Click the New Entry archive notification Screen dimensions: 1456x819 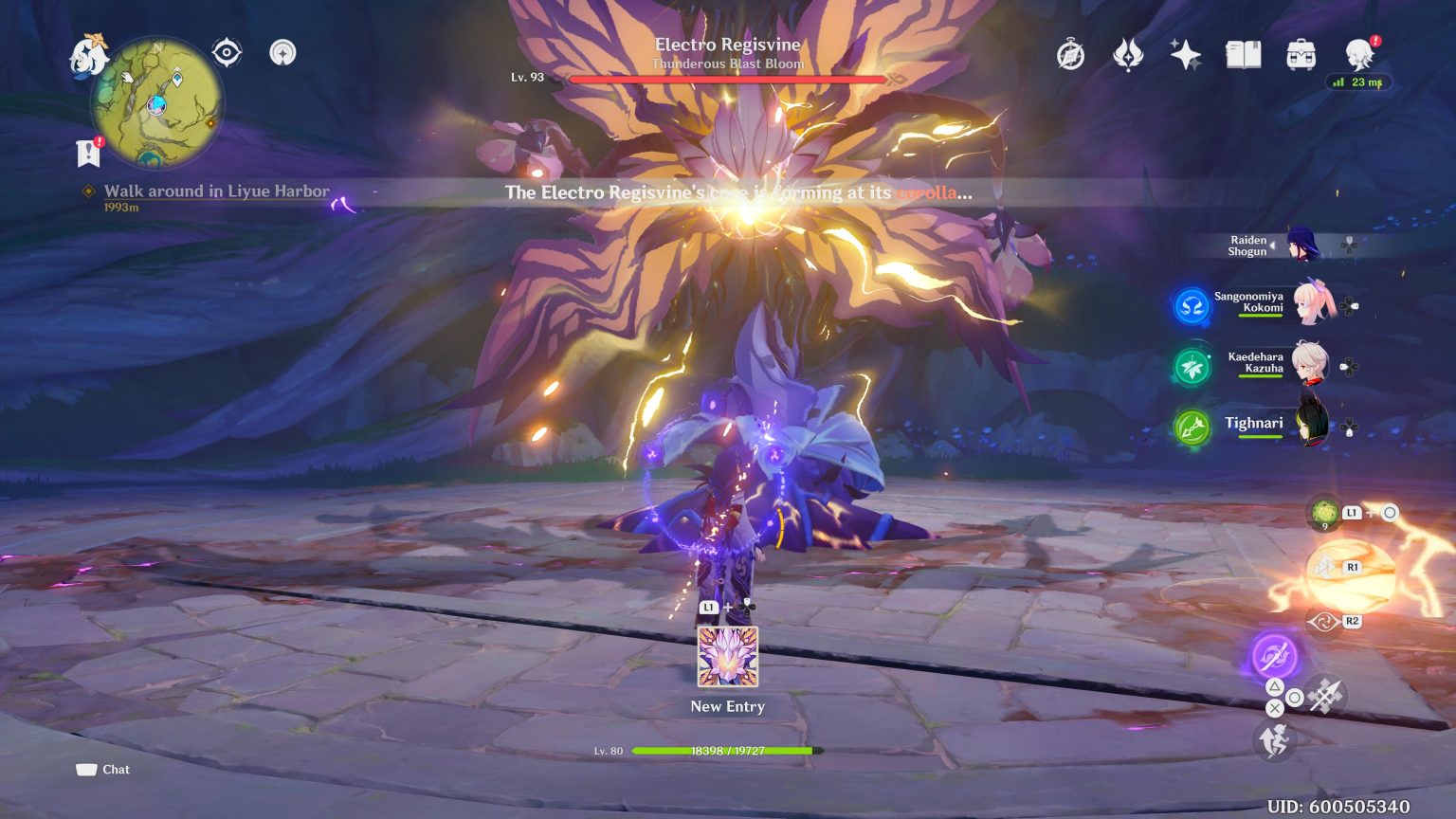(x=727, y=658)
